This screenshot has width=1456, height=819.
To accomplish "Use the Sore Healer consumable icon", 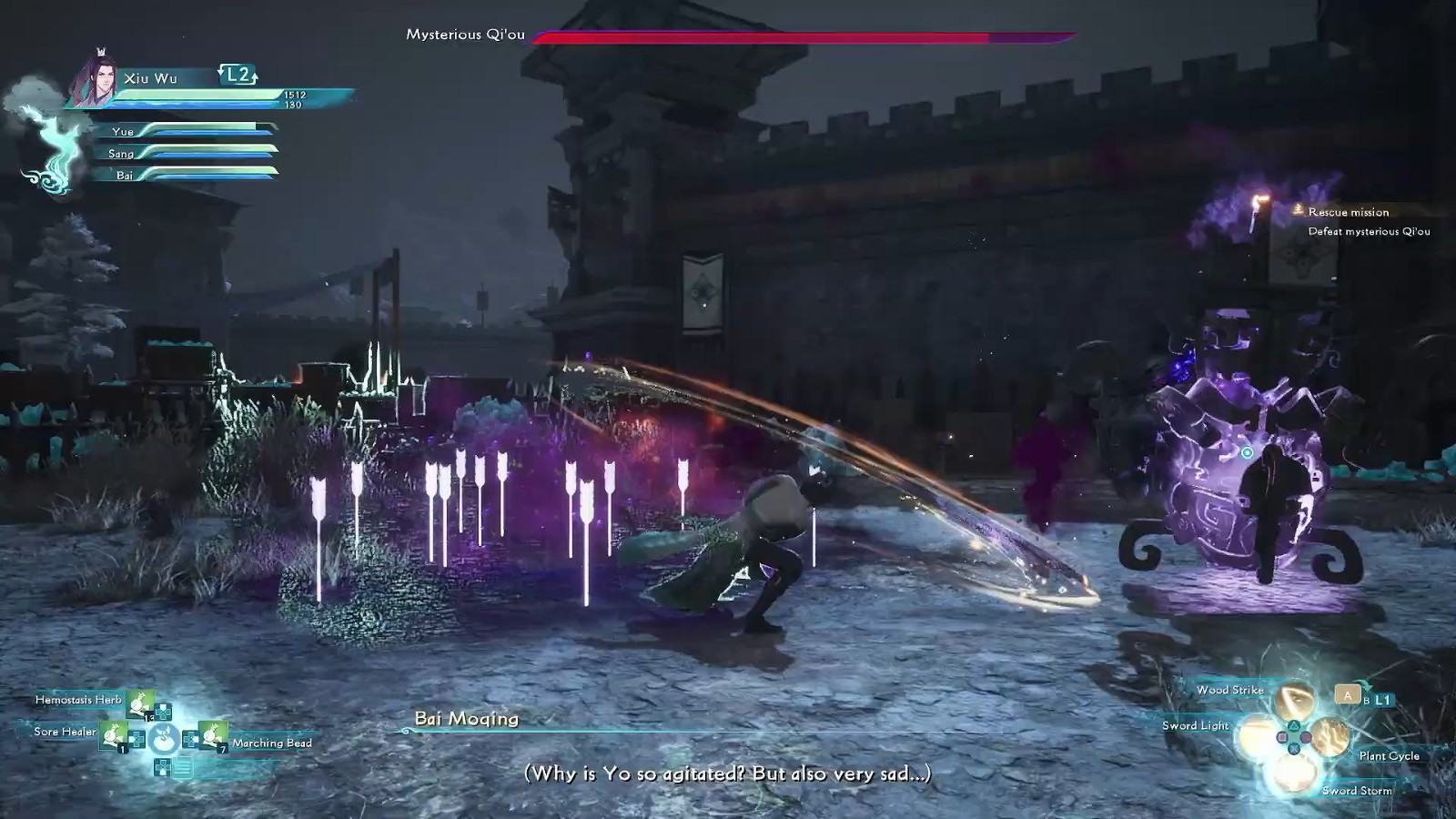I will pos(114,736).
